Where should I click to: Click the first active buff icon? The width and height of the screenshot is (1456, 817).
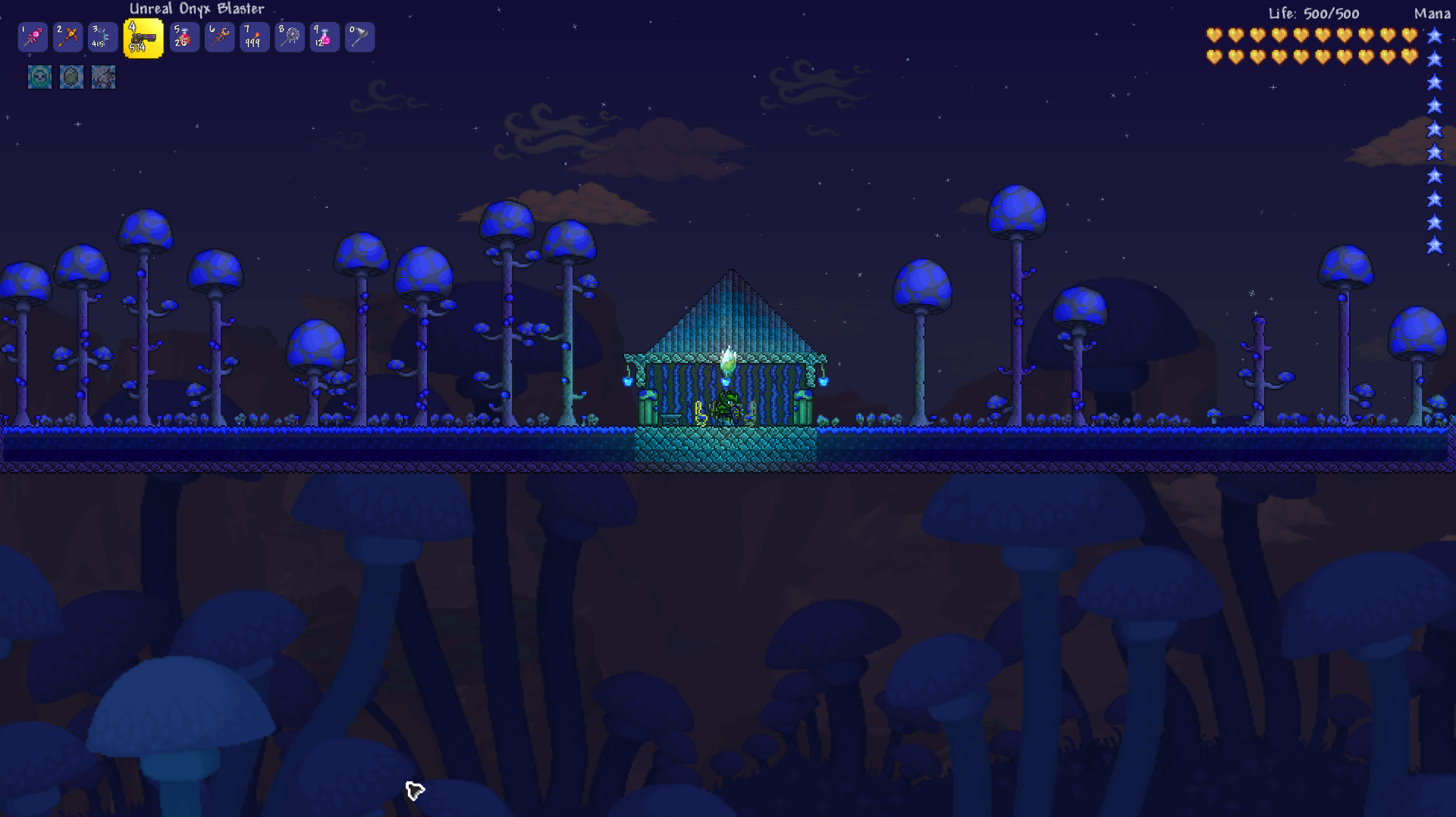coord(39,77)
